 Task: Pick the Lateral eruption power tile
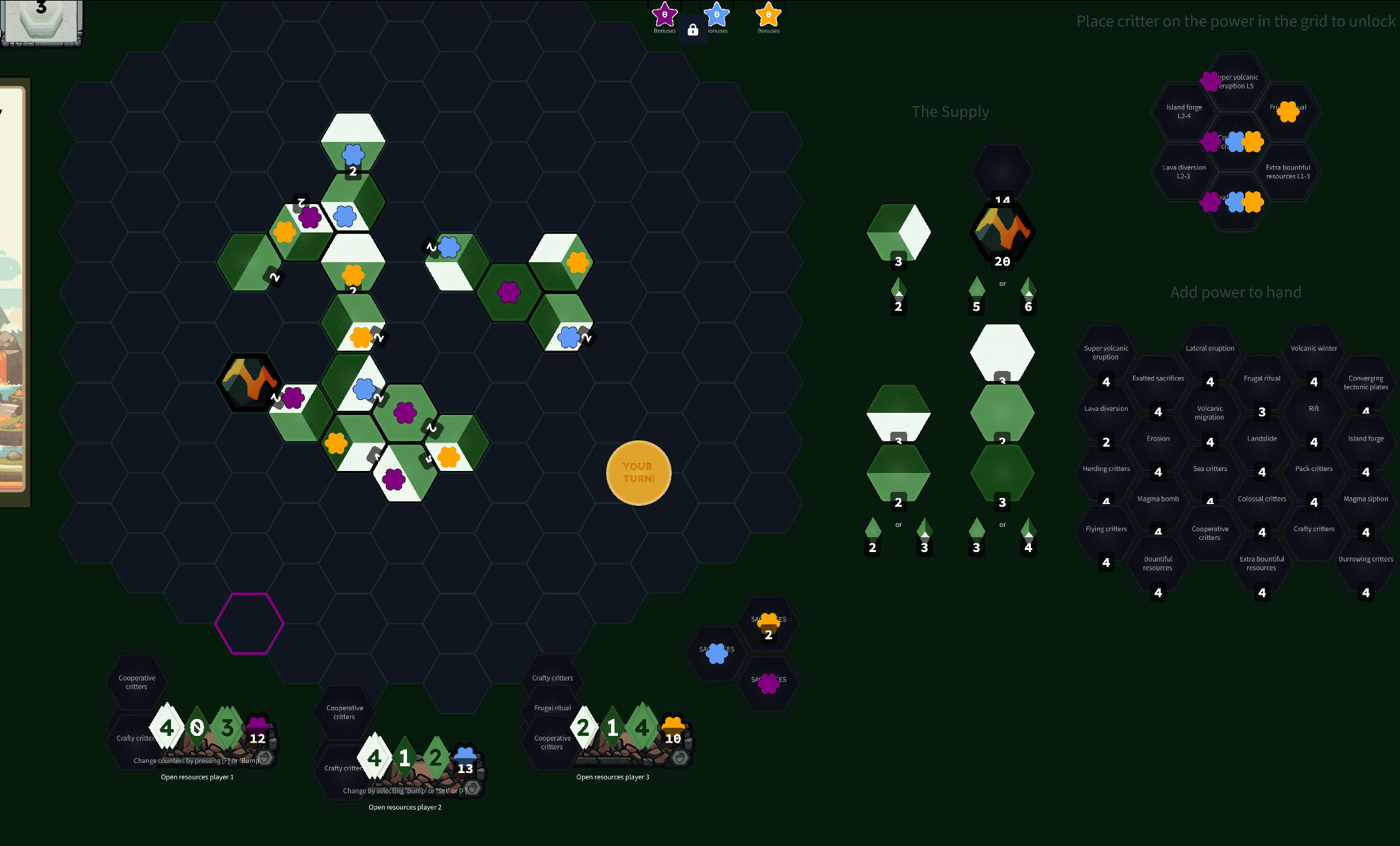click(x=1210, y=355)
